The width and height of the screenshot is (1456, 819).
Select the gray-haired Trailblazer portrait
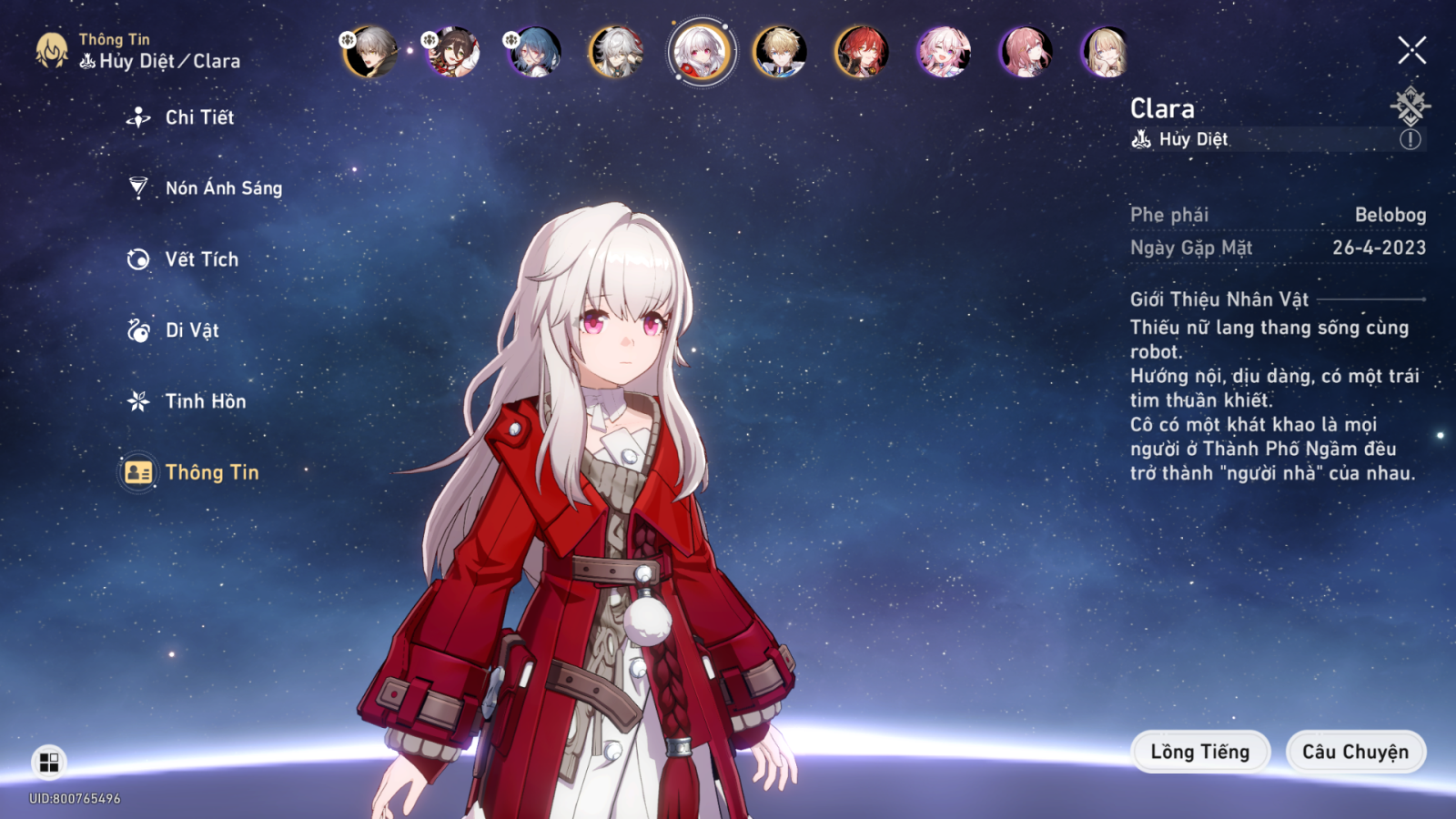(x=370, y=51)
